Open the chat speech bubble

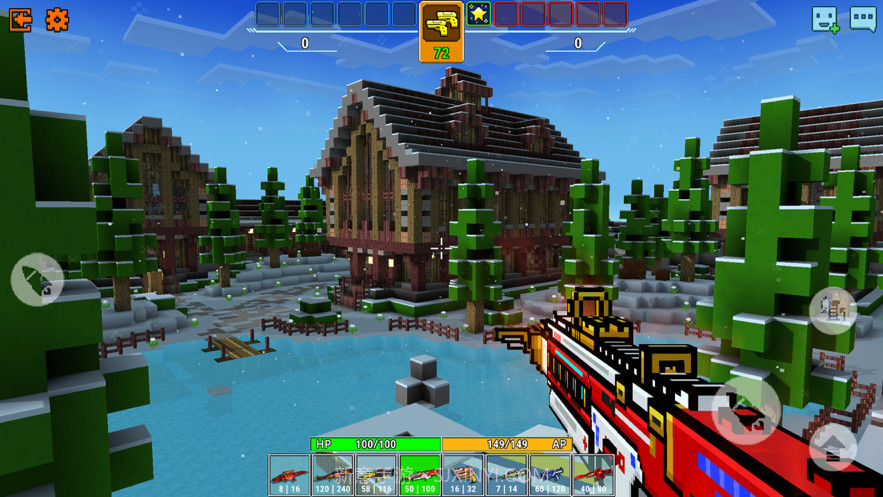(863, 19)
